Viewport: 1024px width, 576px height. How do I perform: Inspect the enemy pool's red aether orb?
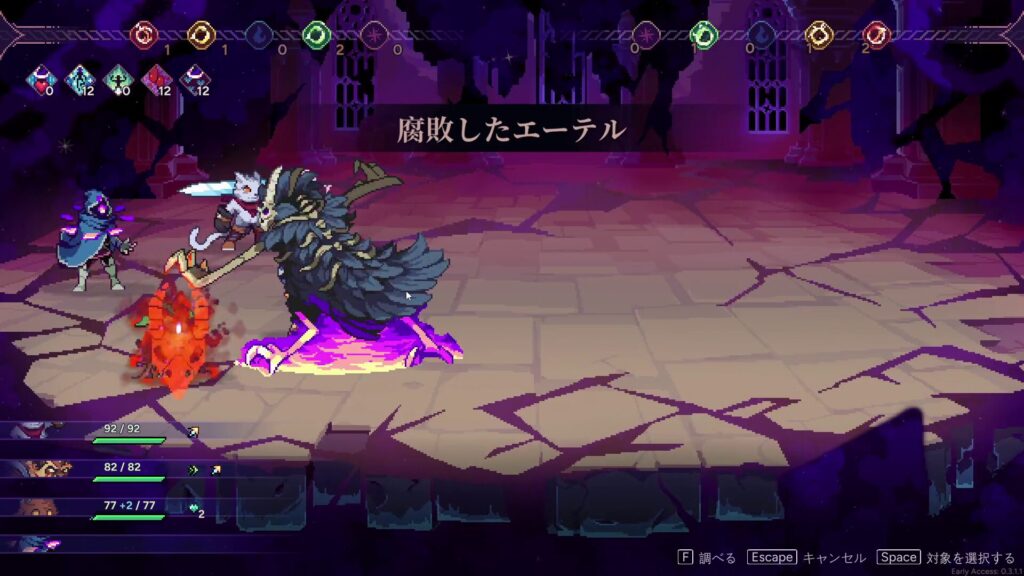[x=877, y=35]
